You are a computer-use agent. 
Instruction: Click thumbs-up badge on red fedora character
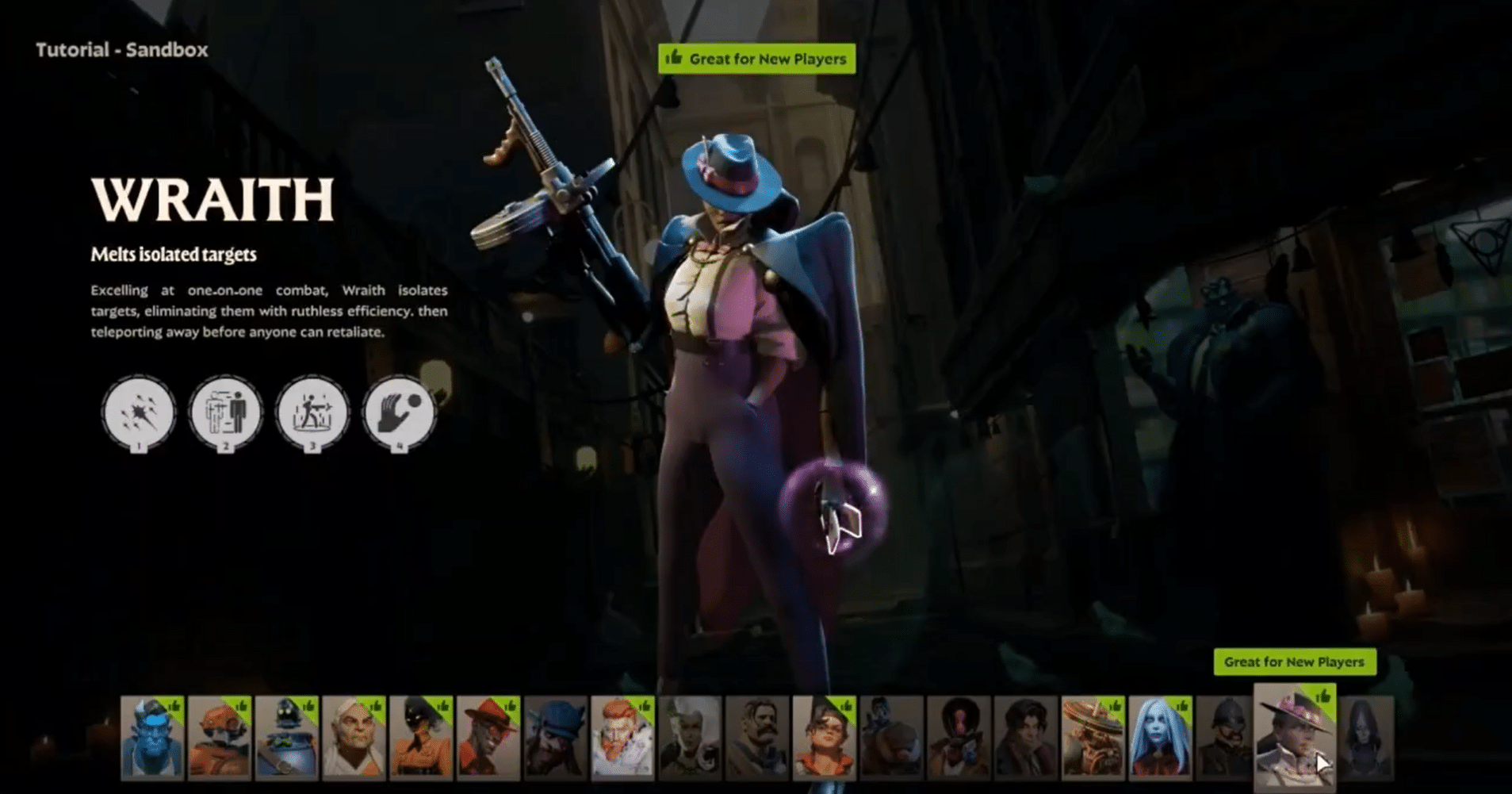(509, 706)
